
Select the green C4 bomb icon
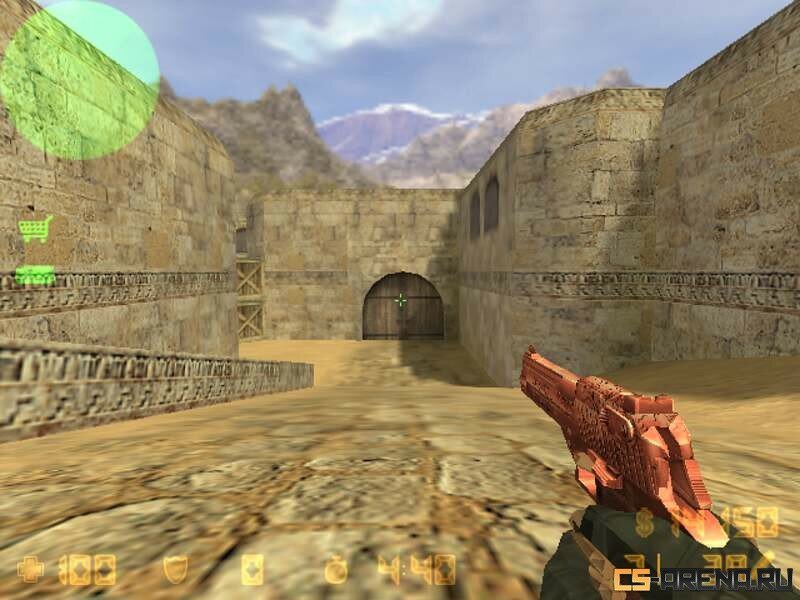click(x=35, y=275)
